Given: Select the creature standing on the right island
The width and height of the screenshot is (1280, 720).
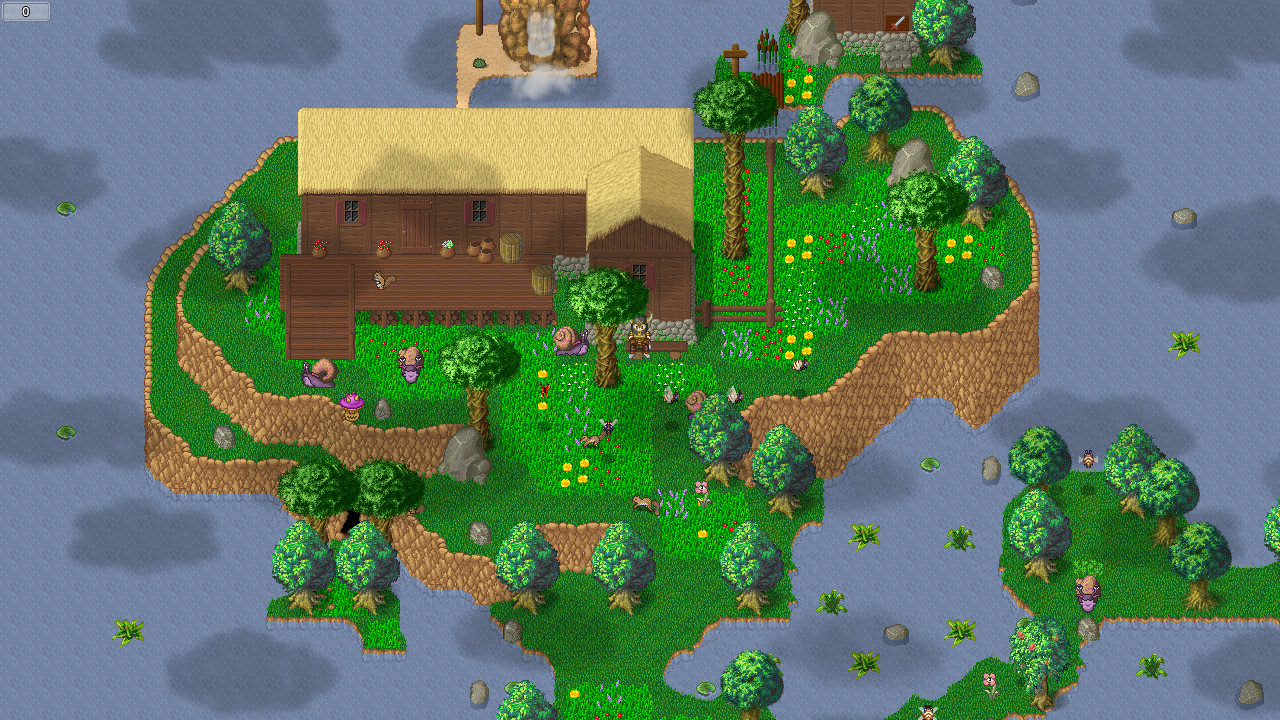Looking at the screenshot, I should pos(1087,595).
